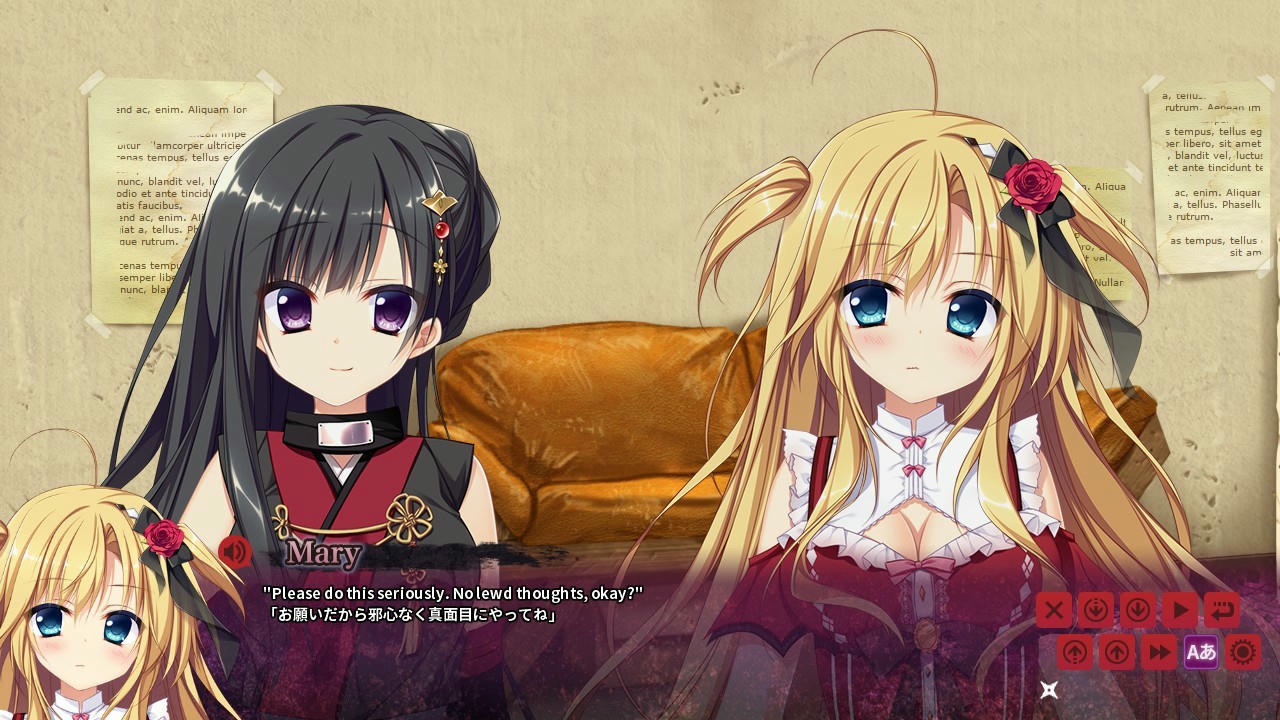Quick save using the dashed down-arrow button
The width and height of the screenshot is (1280, 720).
[1096, 609]
